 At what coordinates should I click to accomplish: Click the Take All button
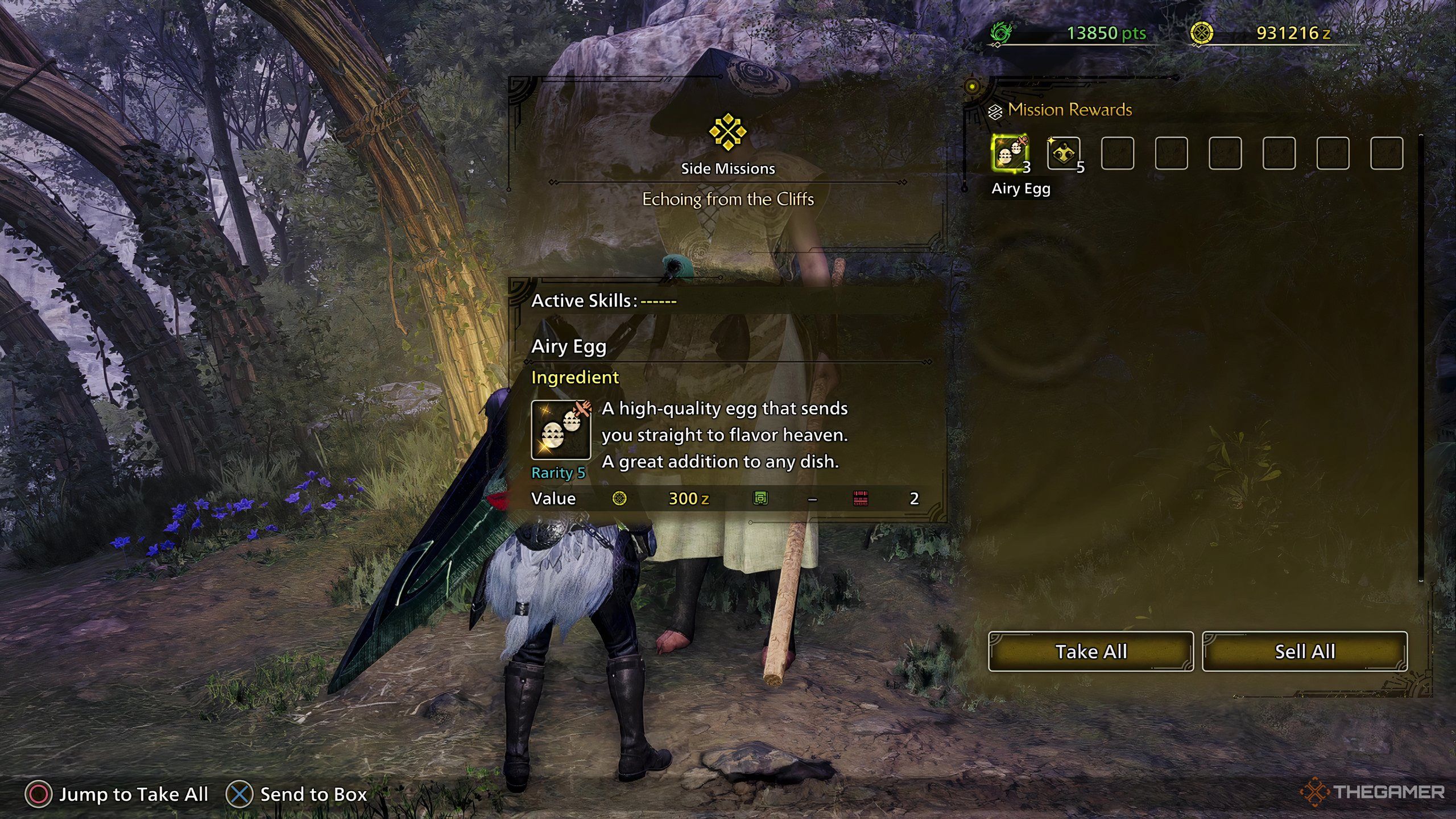[1090, 651]
